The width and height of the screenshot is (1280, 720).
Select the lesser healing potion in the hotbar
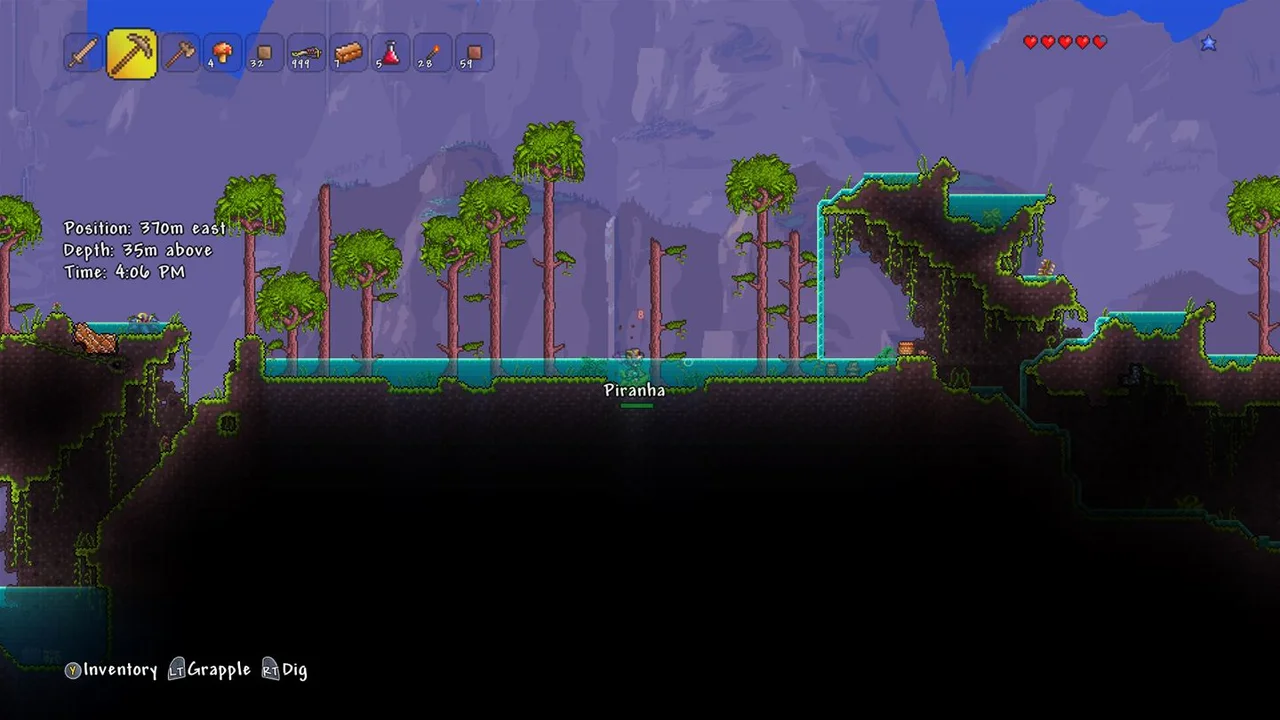coord(390,53)
